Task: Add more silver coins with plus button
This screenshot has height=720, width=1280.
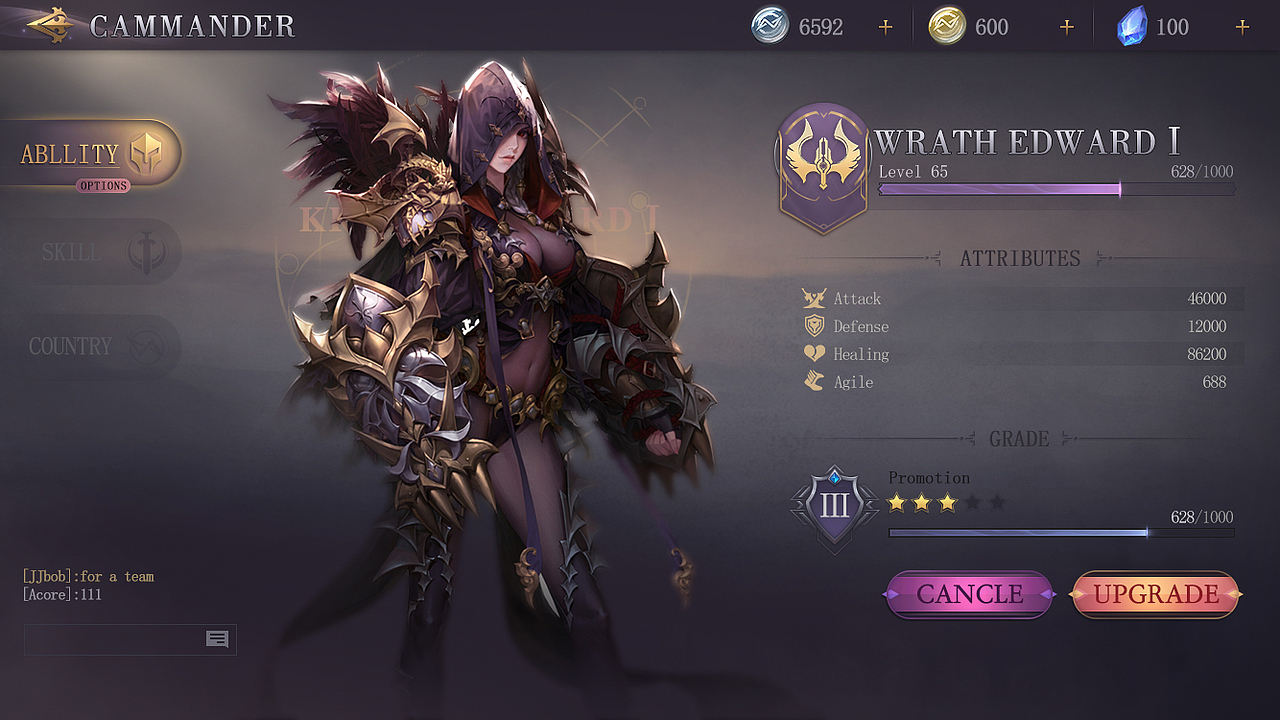Action: (885, 27)
